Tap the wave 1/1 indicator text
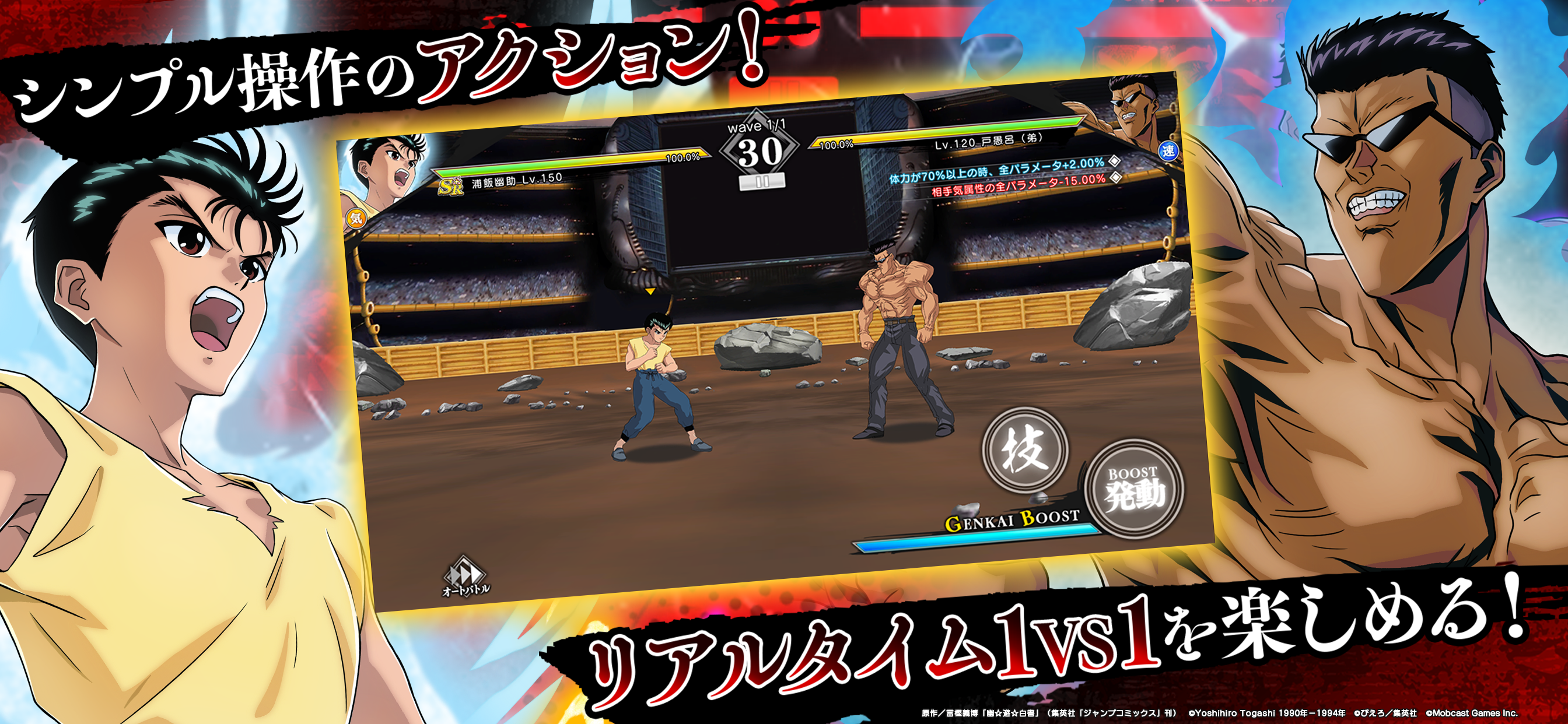1568x724 pixels. pyautogui.click(x=757, y=128)
